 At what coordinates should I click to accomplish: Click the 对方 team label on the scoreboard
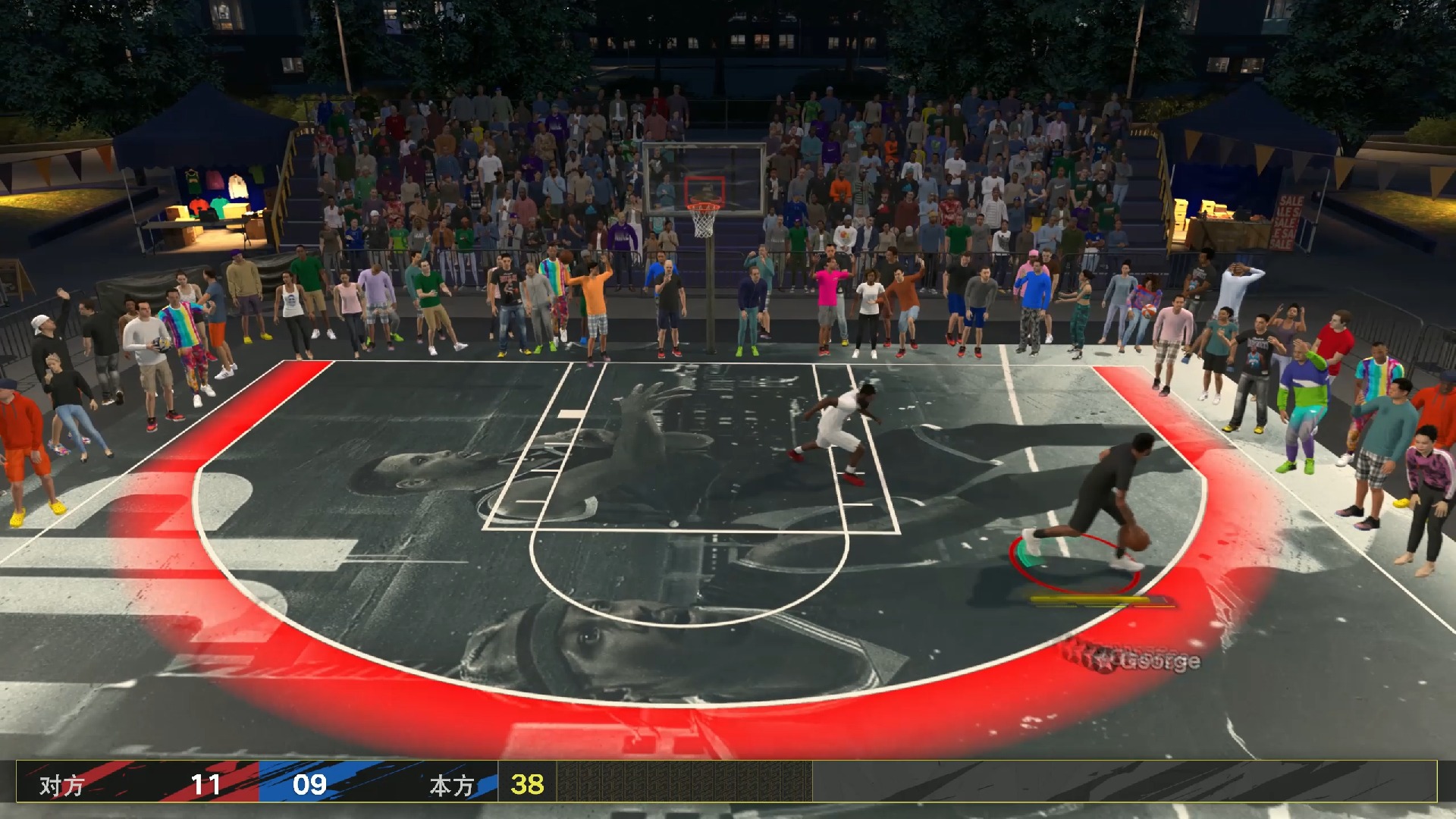[x=61, y=785]
